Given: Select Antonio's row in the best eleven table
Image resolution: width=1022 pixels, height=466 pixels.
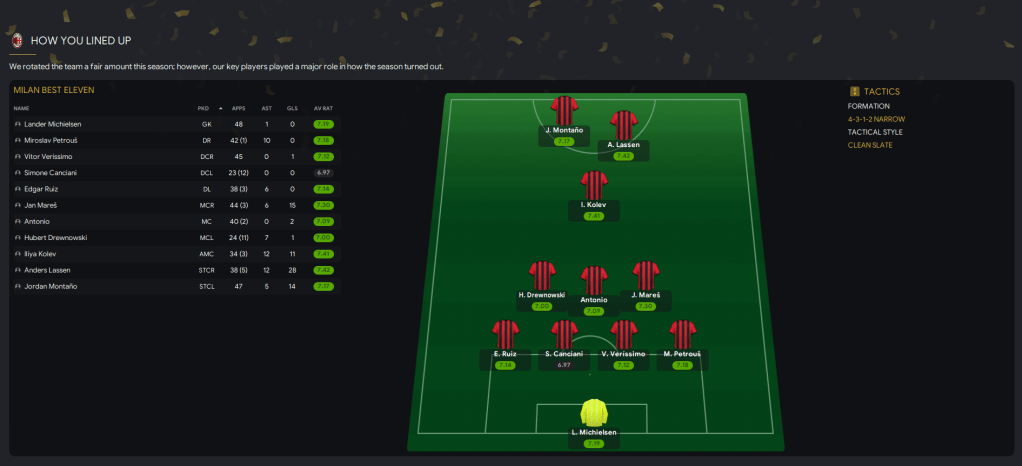Looking at the screenshot, I should point(37,221).
